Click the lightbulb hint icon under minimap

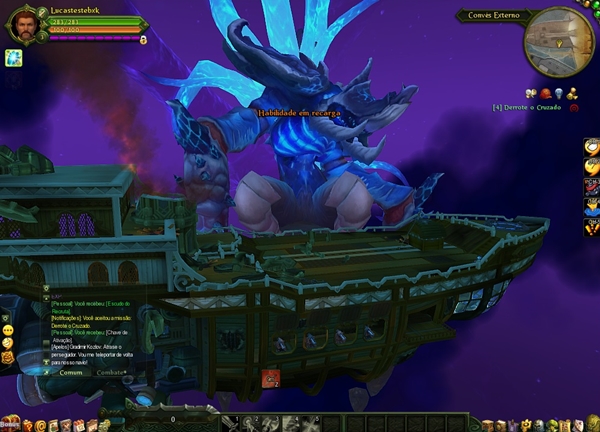[557, 94]
